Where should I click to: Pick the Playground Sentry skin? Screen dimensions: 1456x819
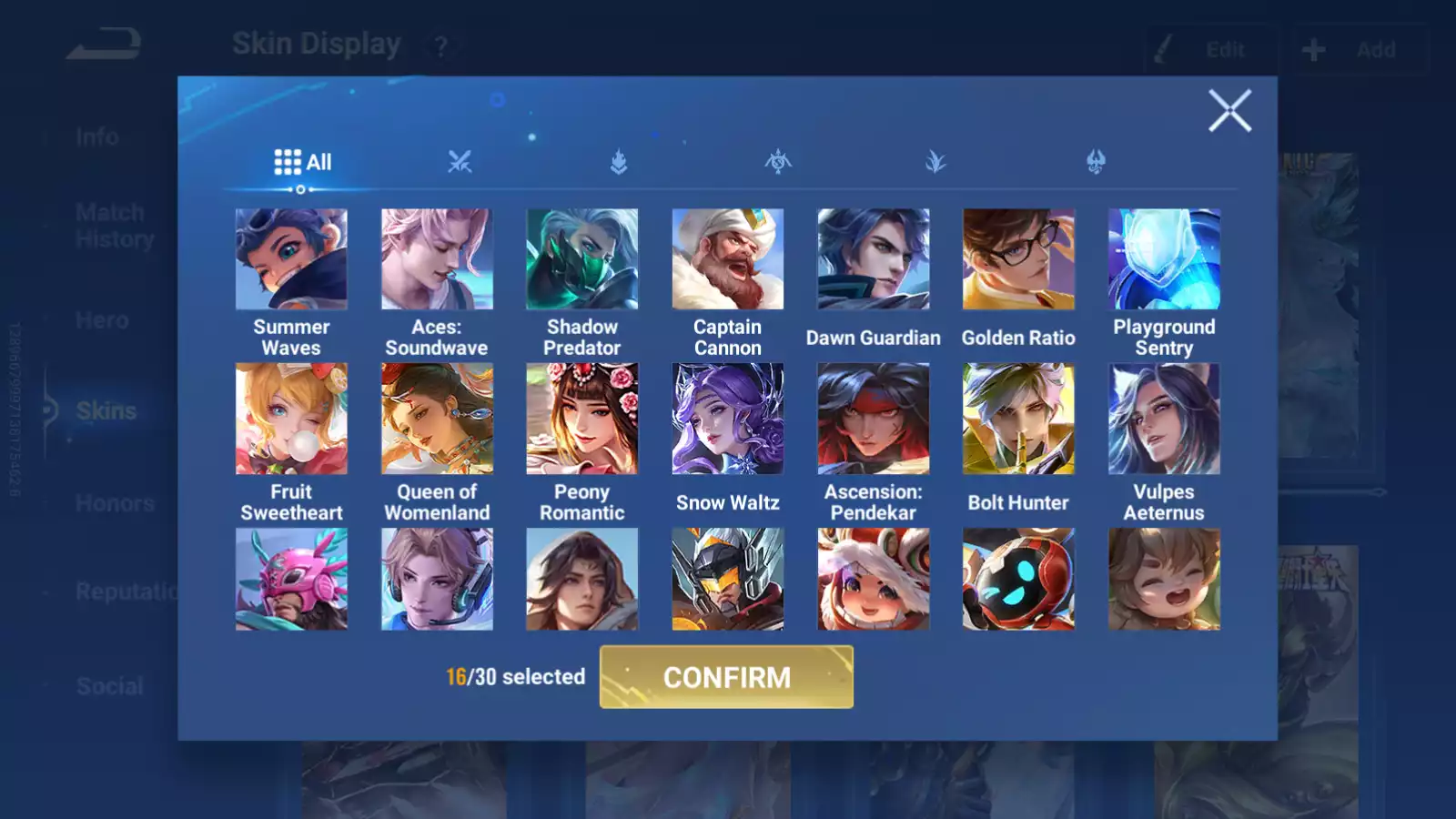coord(1164,259)
